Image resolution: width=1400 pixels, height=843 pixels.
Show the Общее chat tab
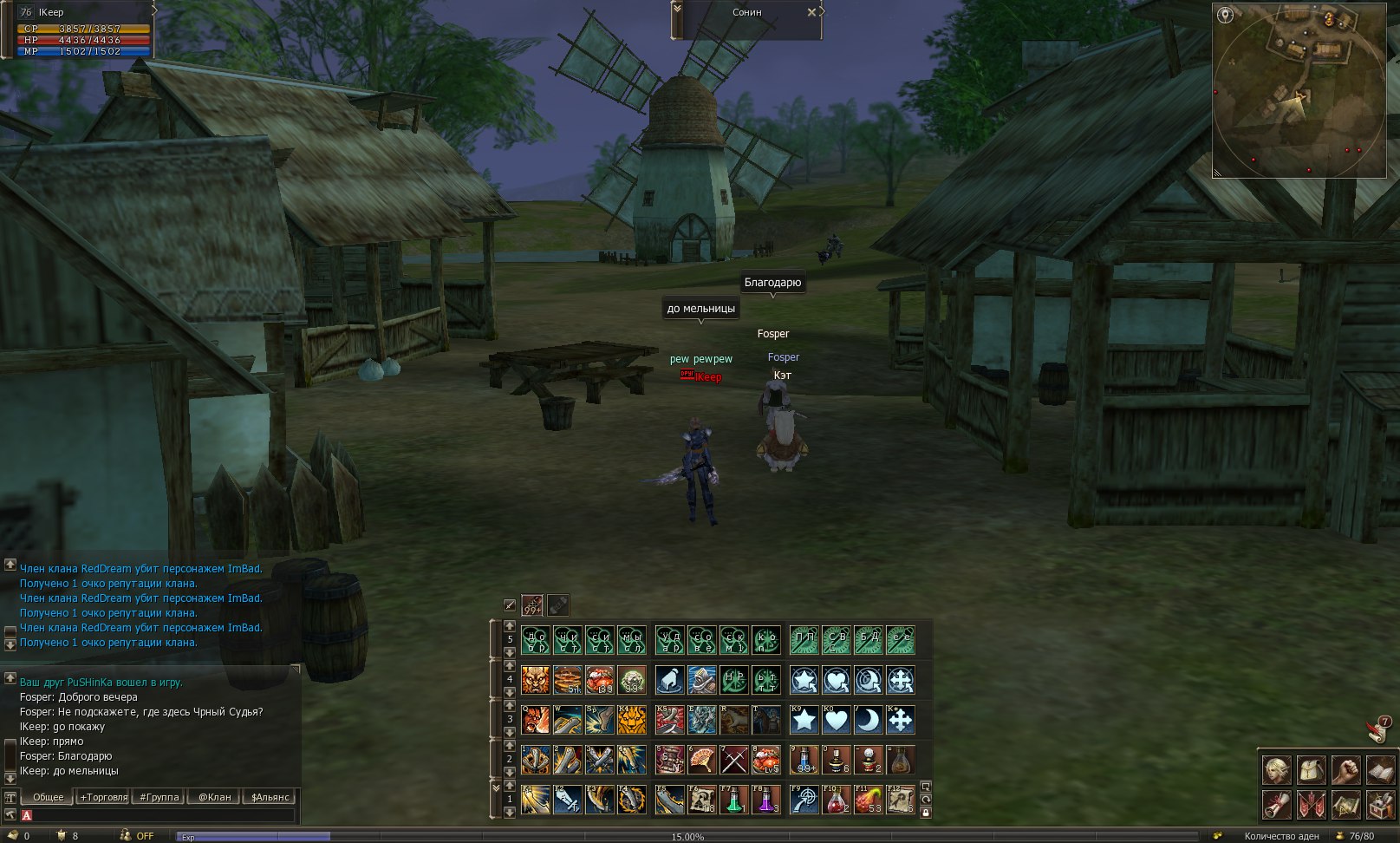(x=49, y=797)
